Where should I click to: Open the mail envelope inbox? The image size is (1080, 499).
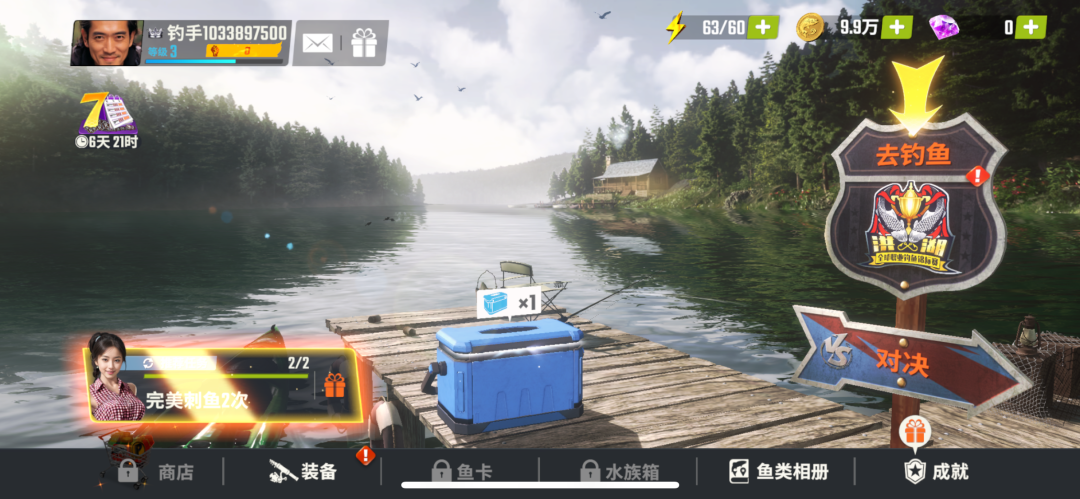tap(317, 43)
